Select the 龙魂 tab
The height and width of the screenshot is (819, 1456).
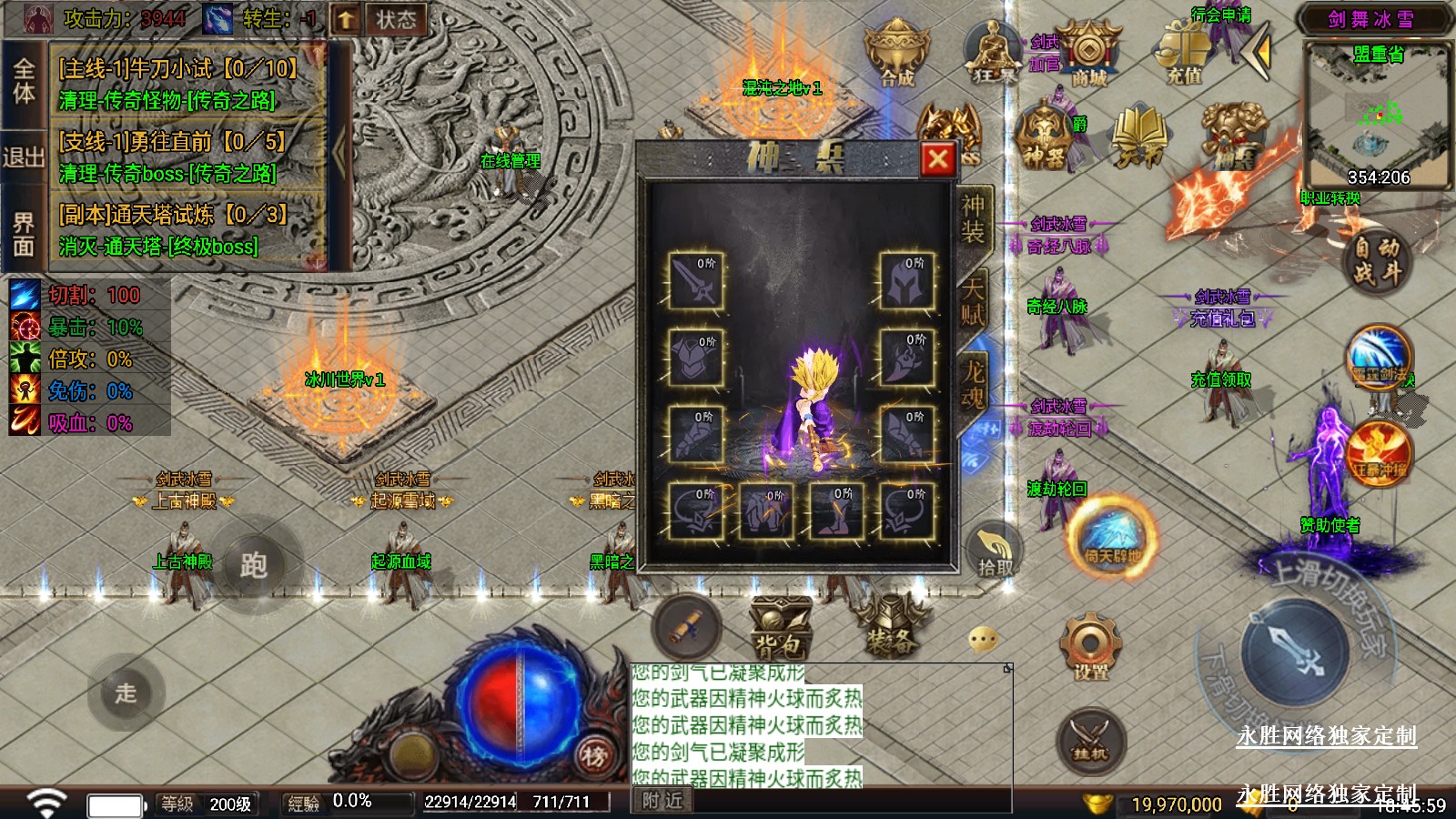(973, 383)
